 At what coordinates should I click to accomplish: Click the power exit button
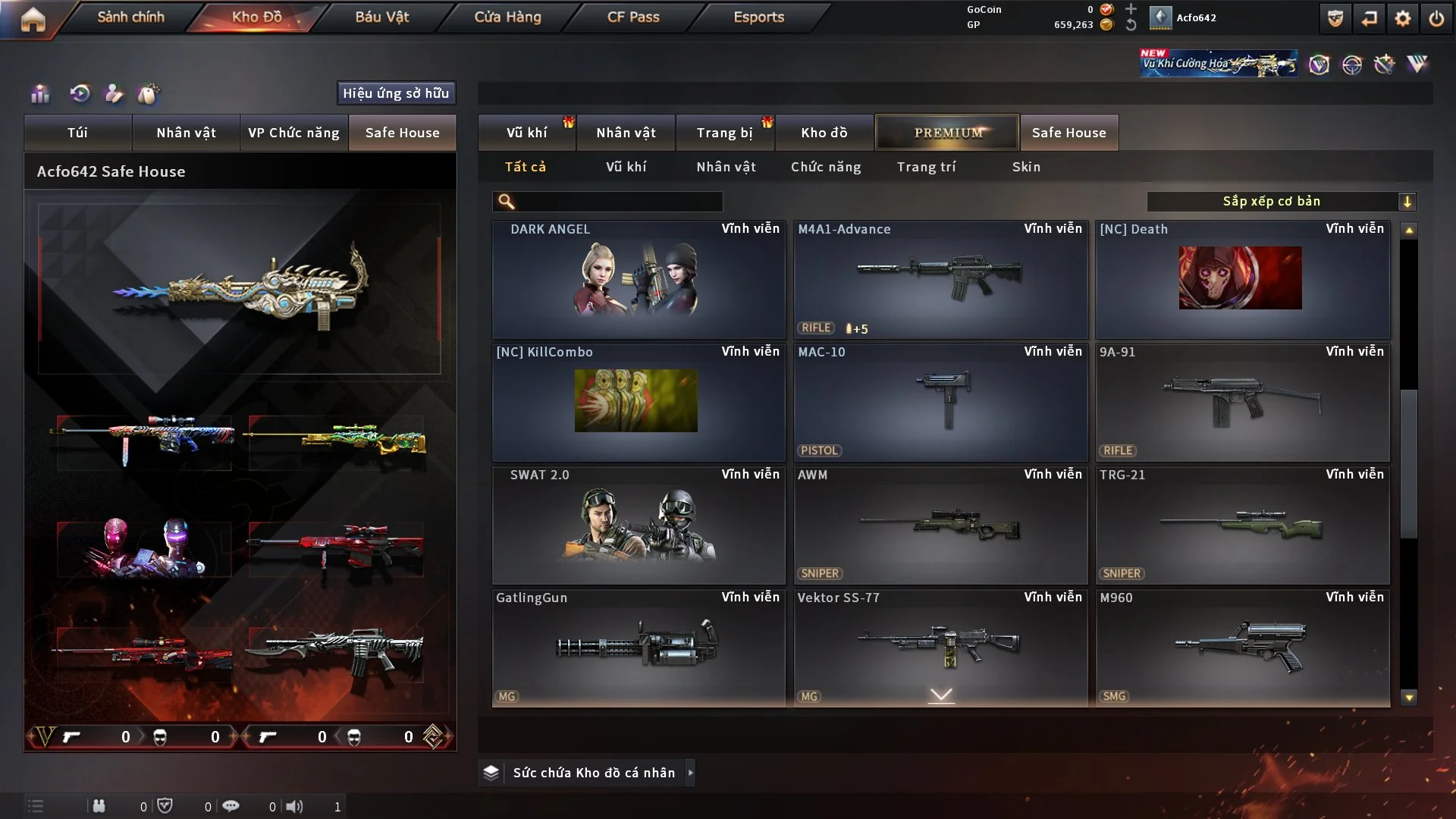coord(1436,18)
